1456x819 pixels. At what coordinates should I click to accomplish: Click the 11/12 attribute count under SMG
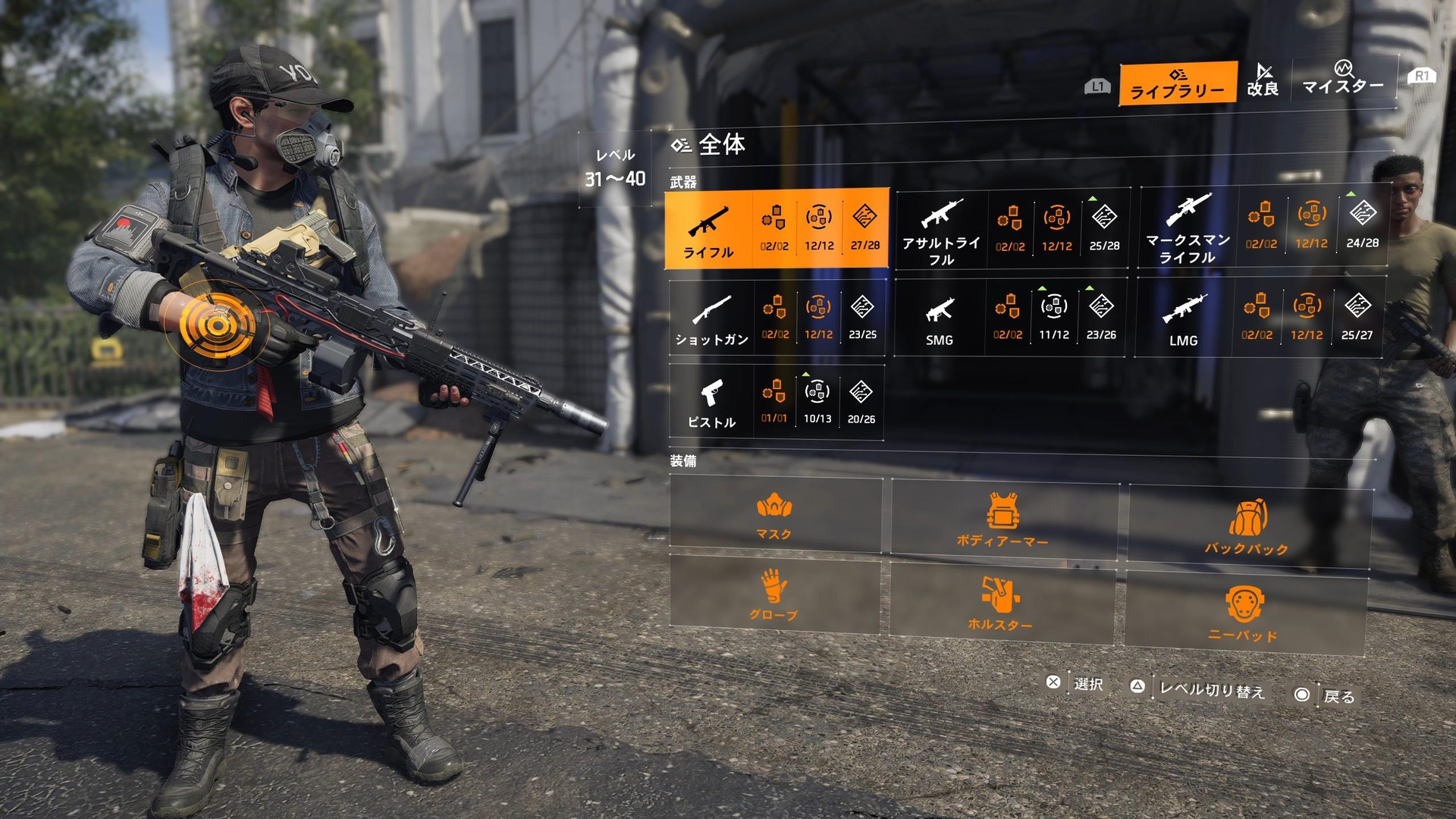[1054, 317]
